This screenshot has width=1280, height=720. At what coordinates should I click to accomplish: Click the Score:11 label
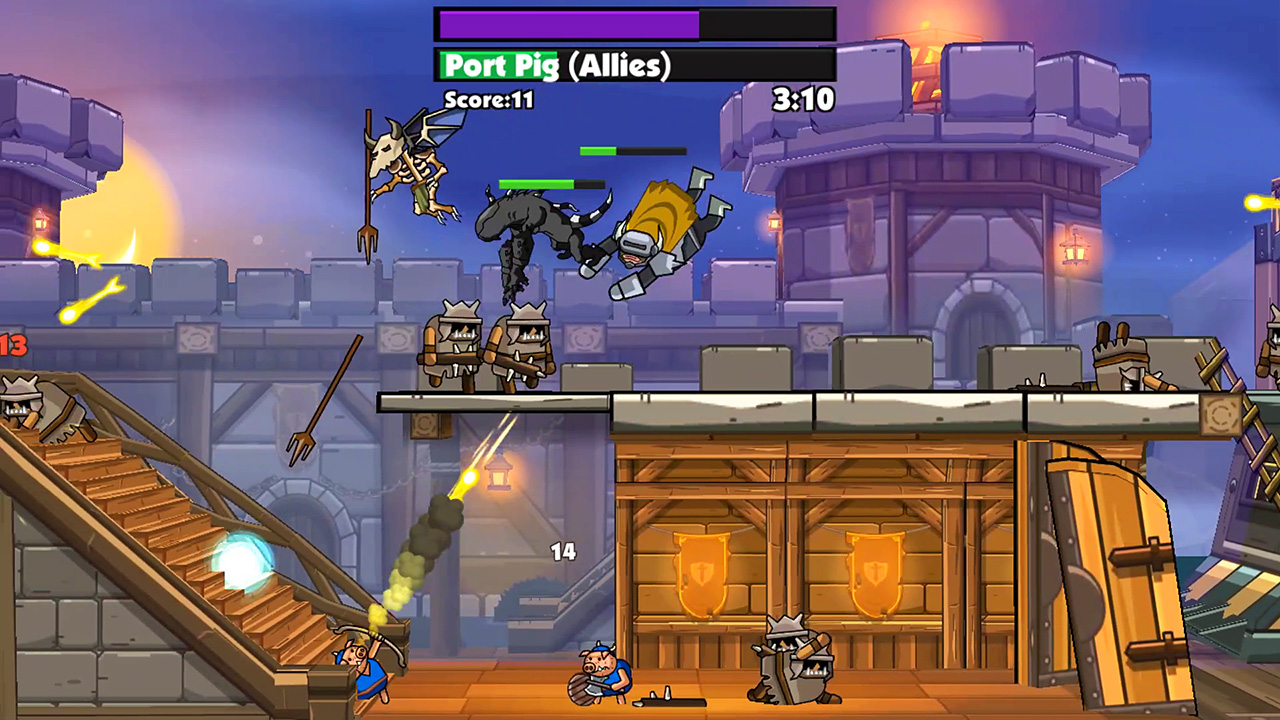coord(489,100)
